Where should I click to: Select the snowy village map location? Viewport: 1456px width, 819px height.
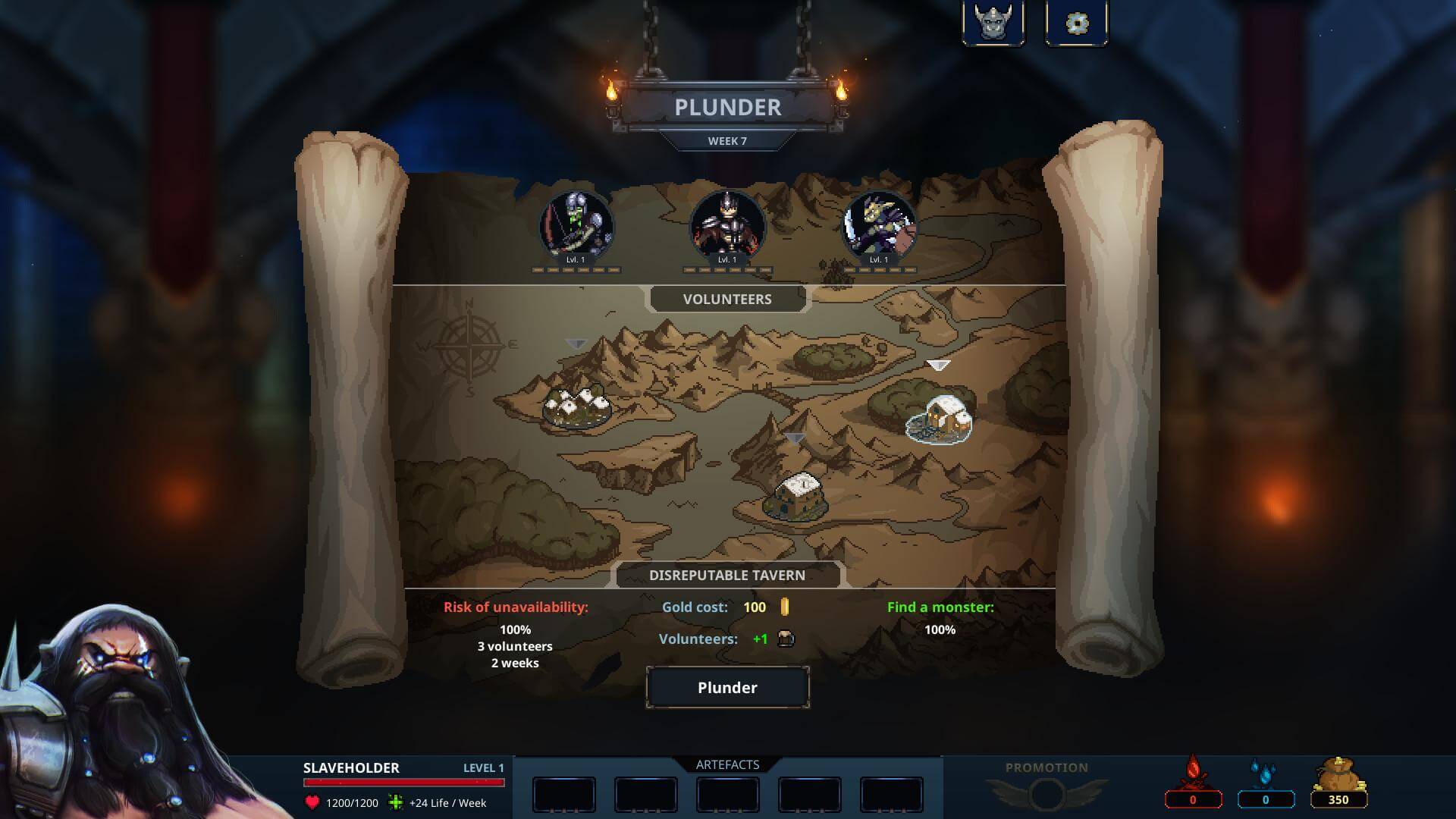coord(577,408)
